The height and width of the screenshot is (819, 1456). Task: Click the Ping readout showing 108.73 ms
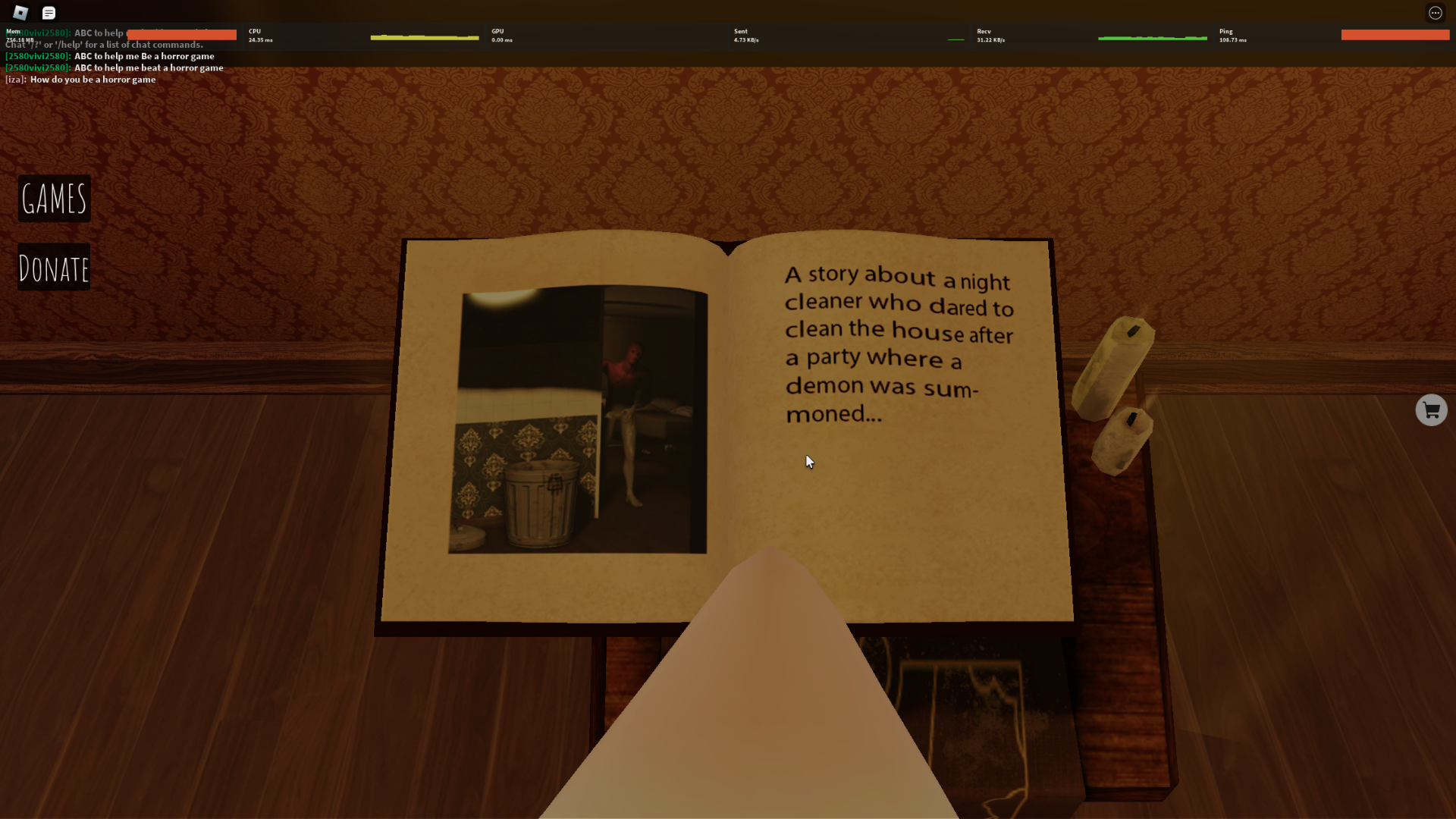(x=1232, y=35)
